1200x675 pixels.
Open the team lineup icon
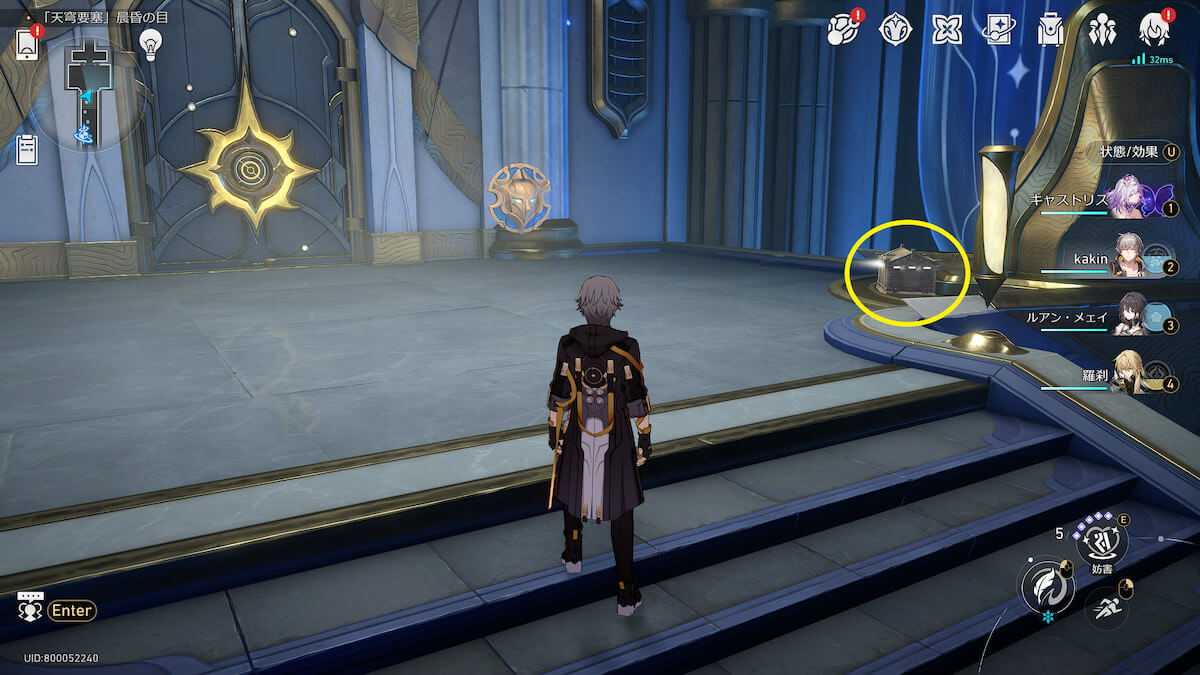pyautogui.click(x=1102, y=30)
